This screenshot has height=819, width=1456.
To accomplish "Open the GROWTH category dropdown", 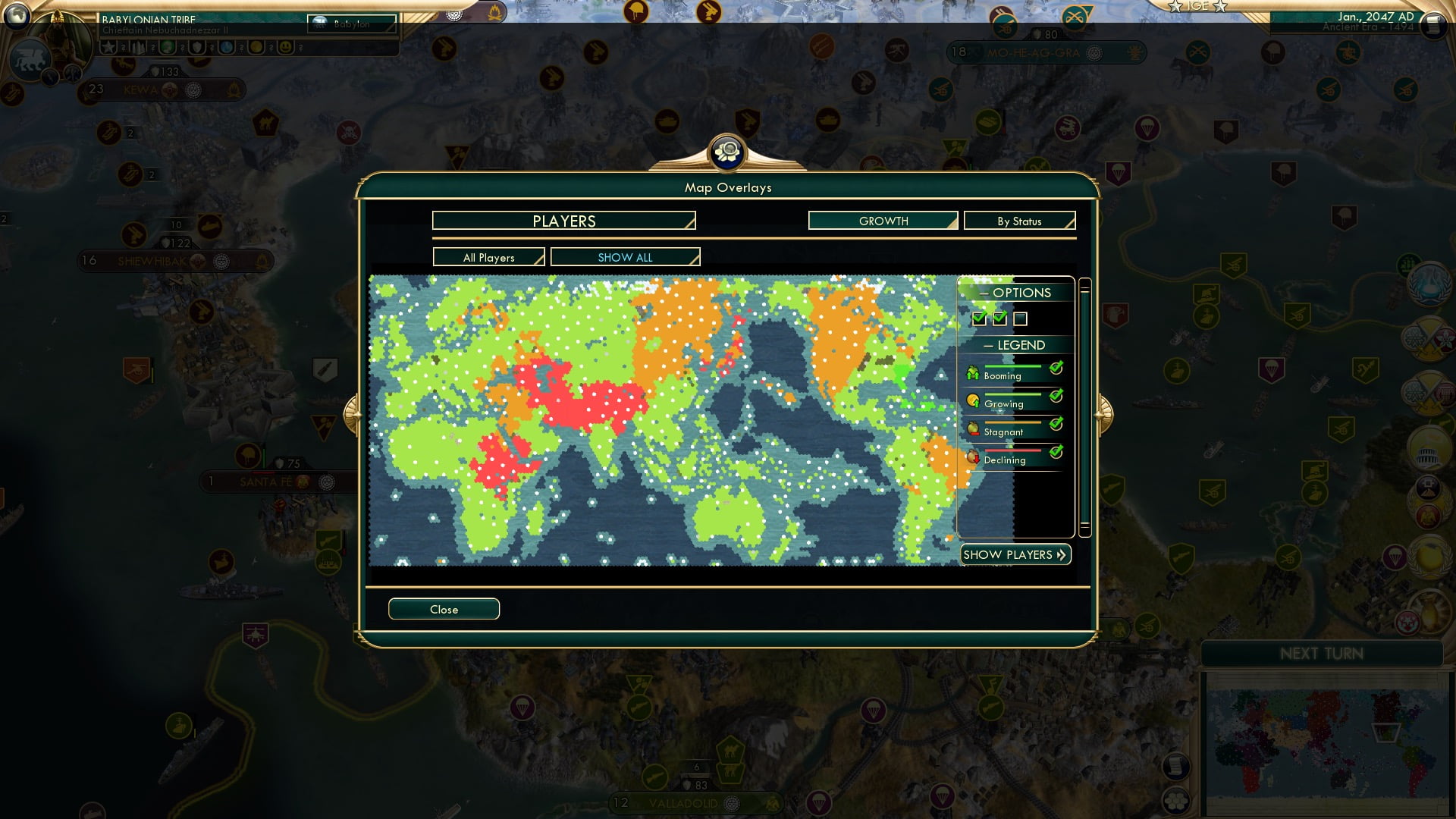I will coord(882,221).
